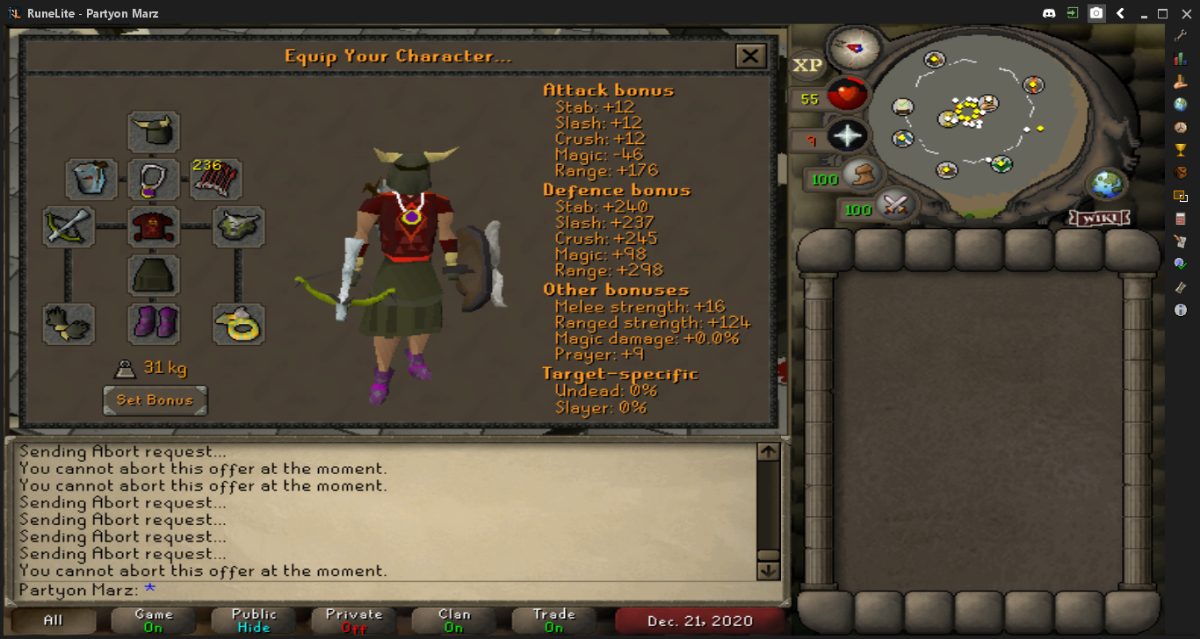The width and height of the screenshot is (1200, 639).
Task: Select the shield slot
Action: (239, 227)
